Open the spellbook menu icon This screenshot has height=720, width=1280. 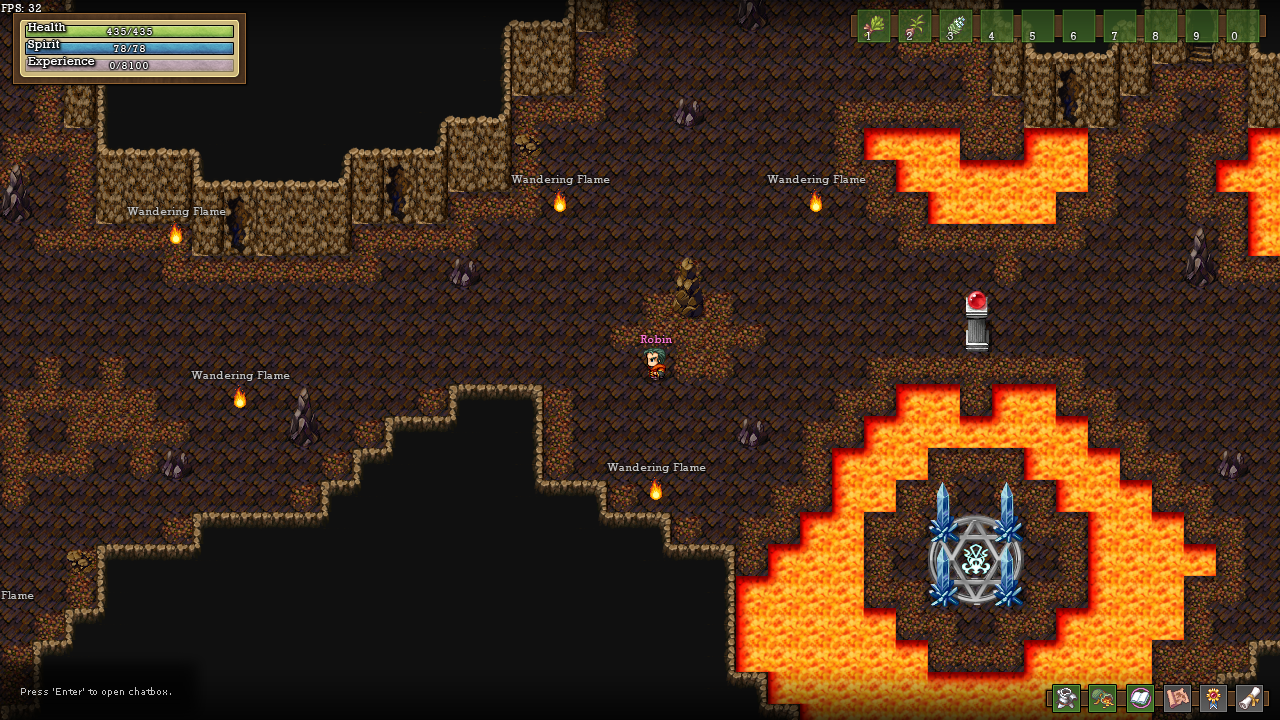tap(1140, 698)
